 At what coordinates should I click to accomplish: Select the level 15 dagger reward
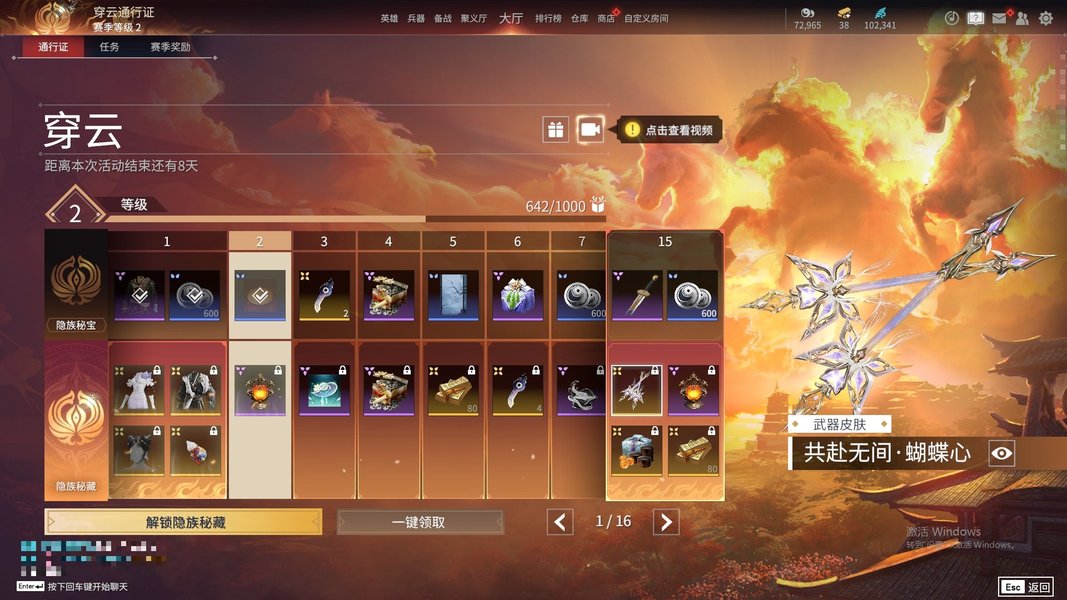click(637, 295)
